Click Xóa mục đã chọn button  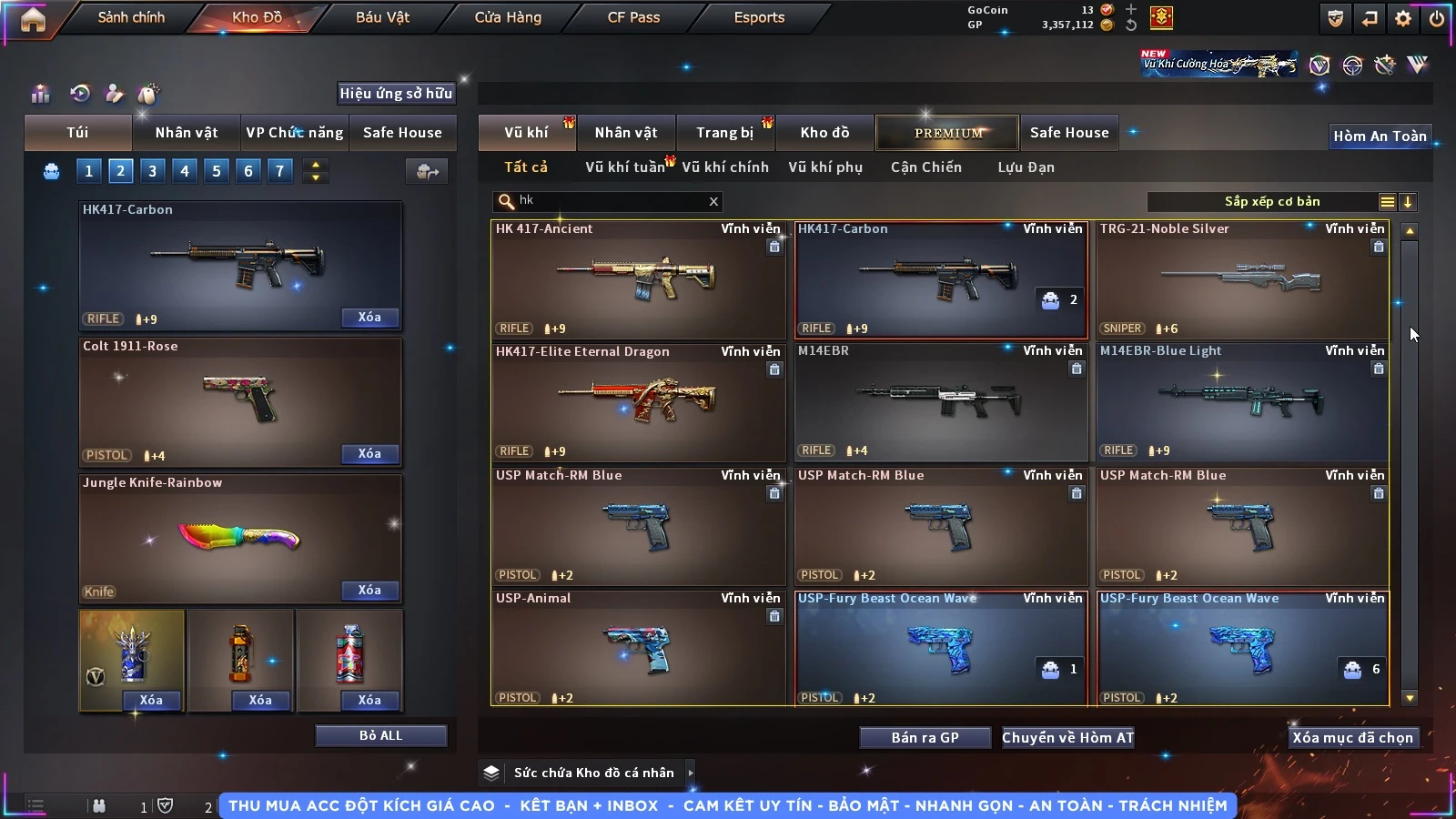click(1352, 738)
